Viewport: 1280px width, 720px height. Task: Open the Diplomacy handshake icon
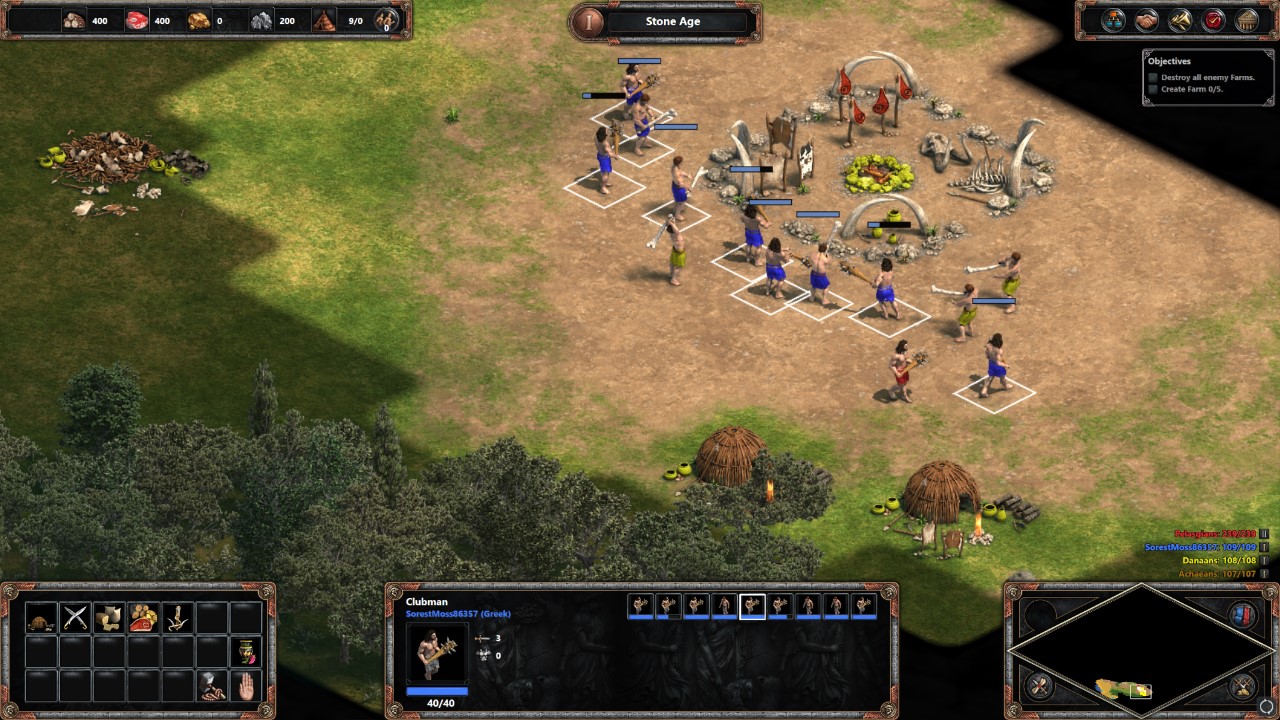click(x=1147, y=19)
